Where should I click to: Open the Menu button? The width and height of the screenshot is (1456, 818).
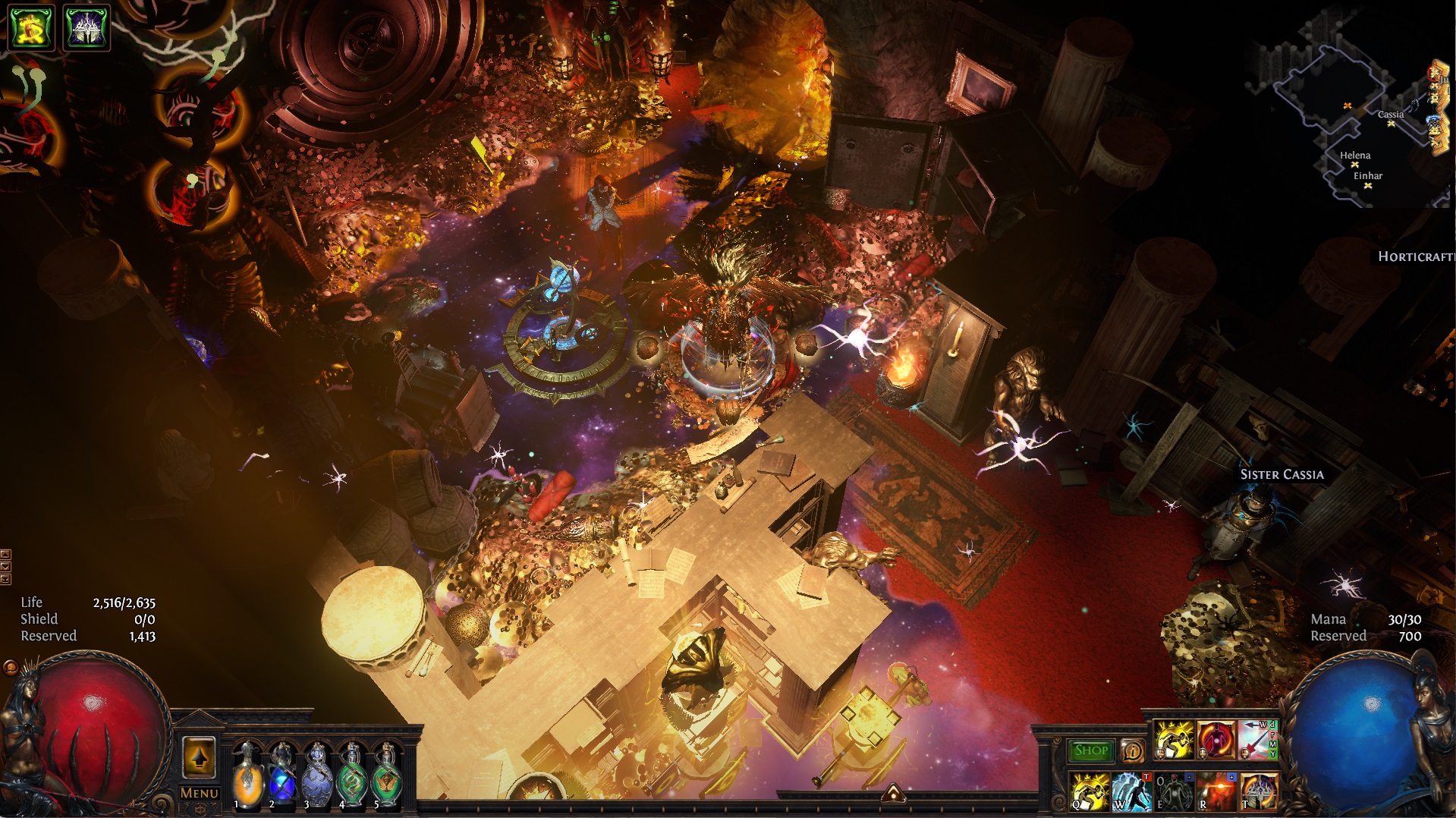tap(200, 793)
